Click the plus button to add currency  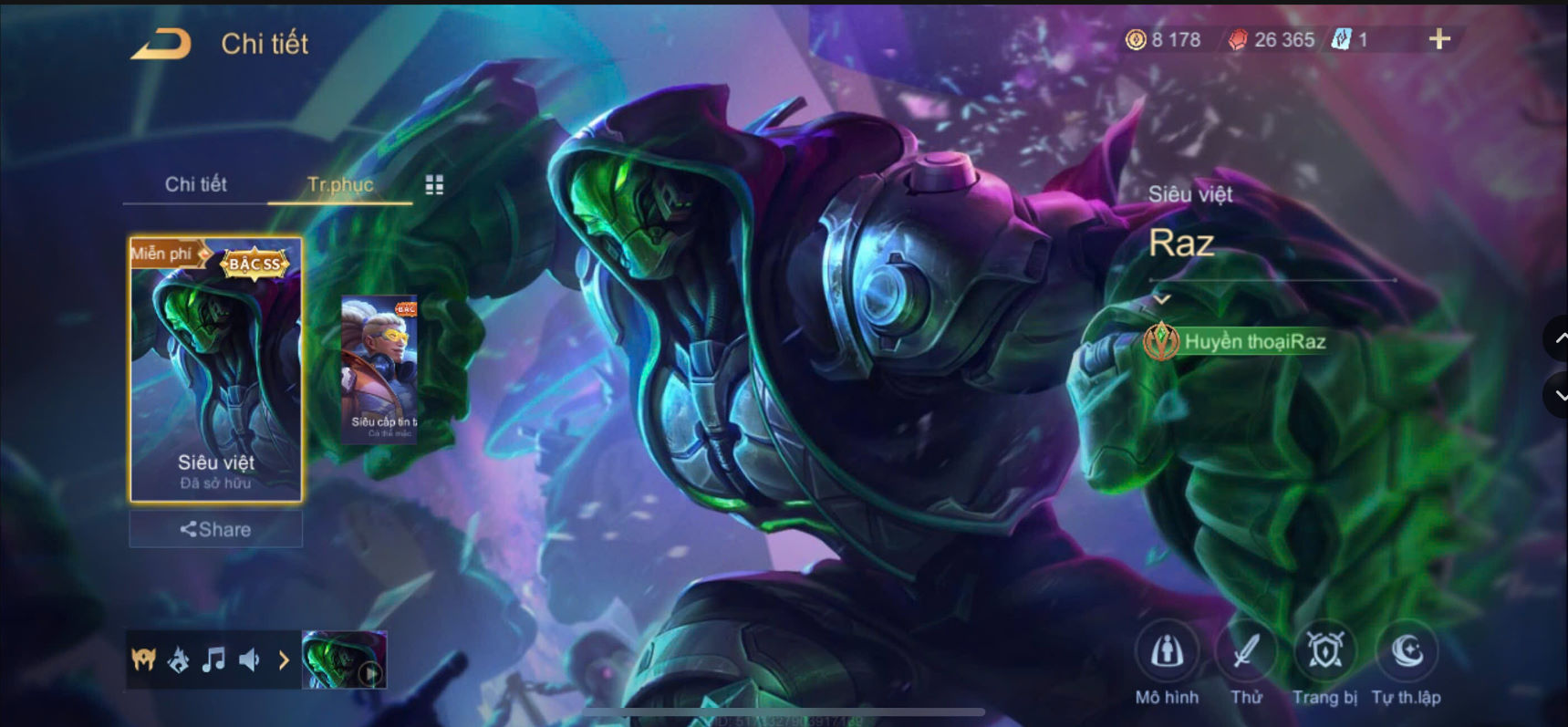tap(1441, 39)
